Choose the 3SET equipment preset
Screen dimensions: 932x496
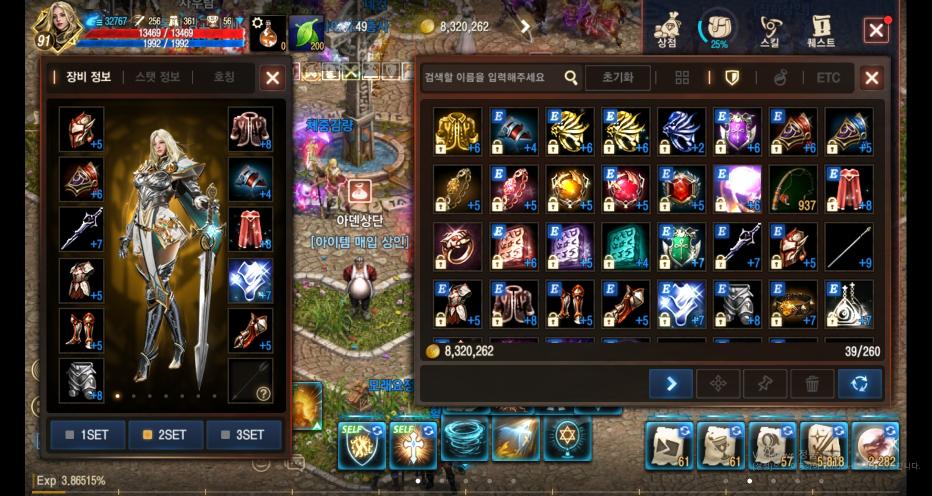pos(243,435)
